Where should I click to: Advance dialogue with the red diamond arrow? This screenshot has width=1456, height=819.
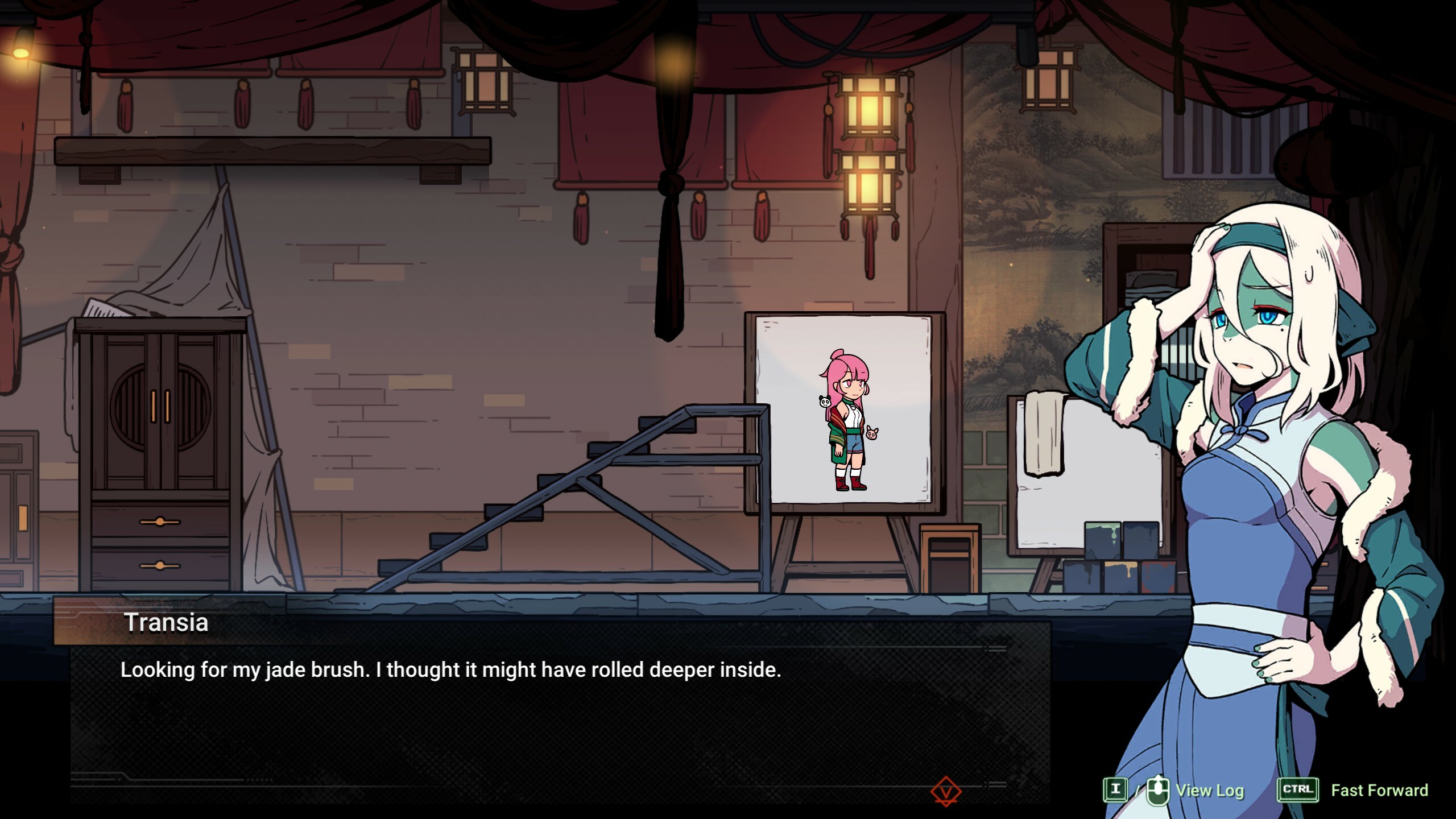point(946,792)
